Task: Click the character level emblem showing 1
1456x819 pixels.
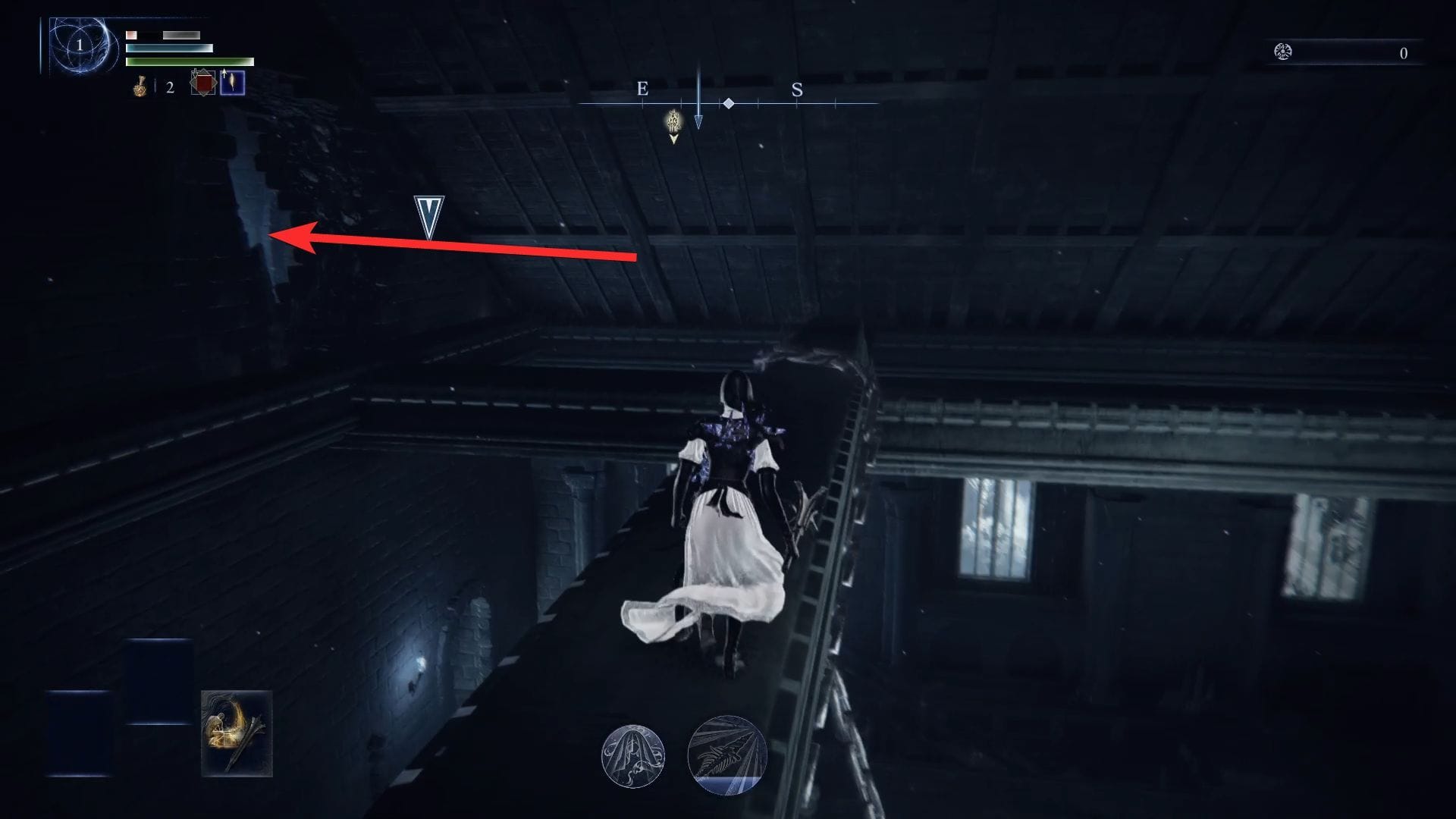Action: pyautogui.click(x=78, y=45)
